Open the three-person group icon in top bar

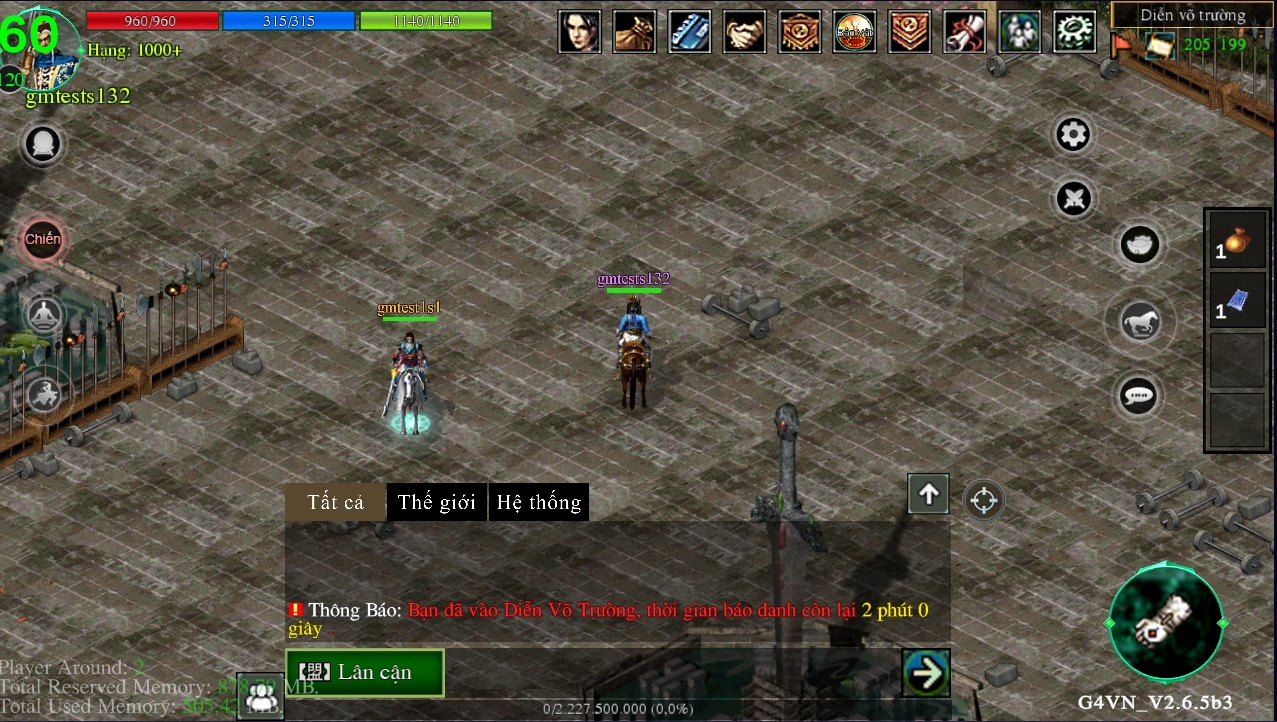(1019, 32)
